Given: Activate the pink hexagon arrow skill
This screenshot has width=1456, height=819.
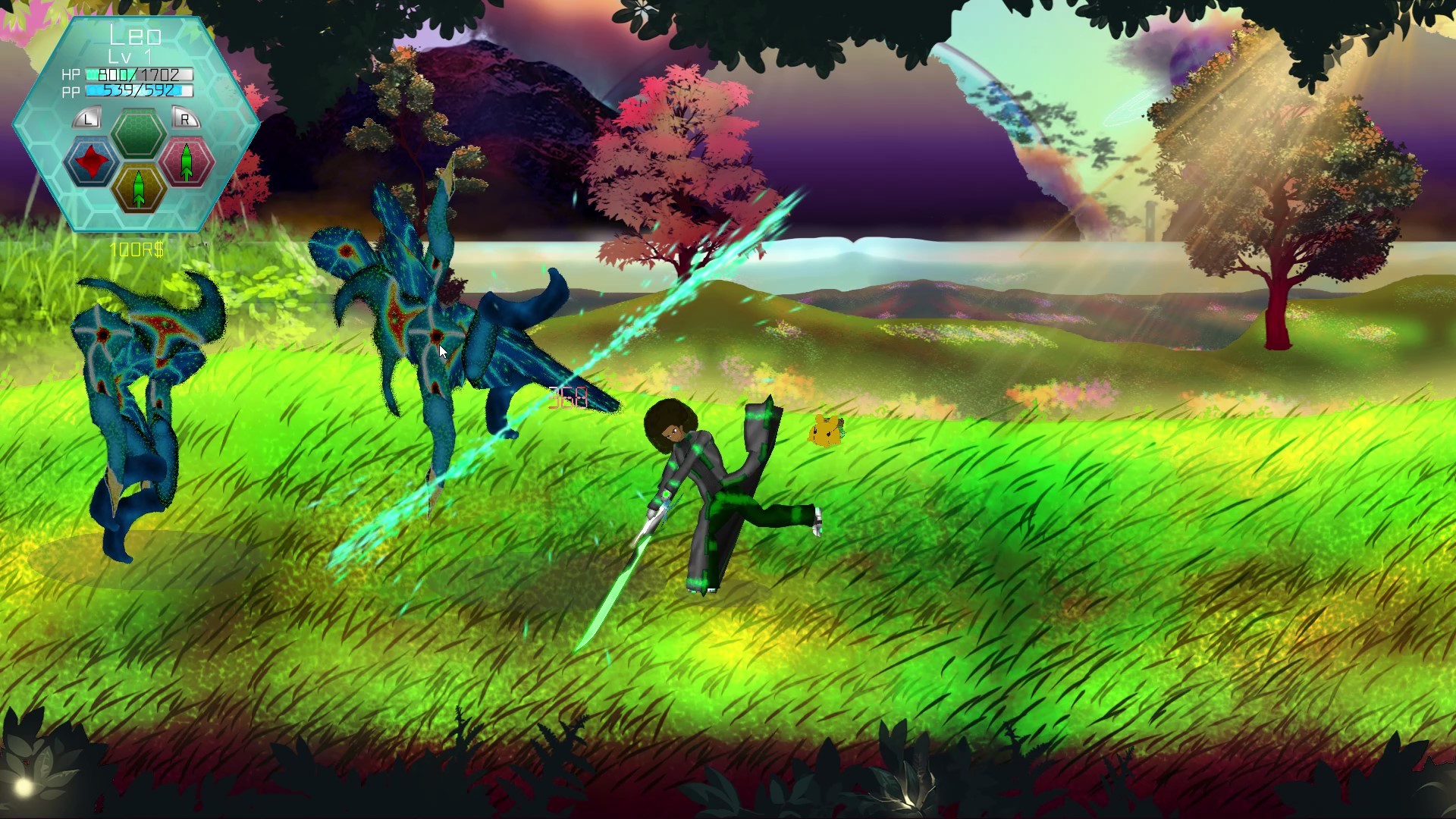Looking at the screenshot, I should pos(185,160).
